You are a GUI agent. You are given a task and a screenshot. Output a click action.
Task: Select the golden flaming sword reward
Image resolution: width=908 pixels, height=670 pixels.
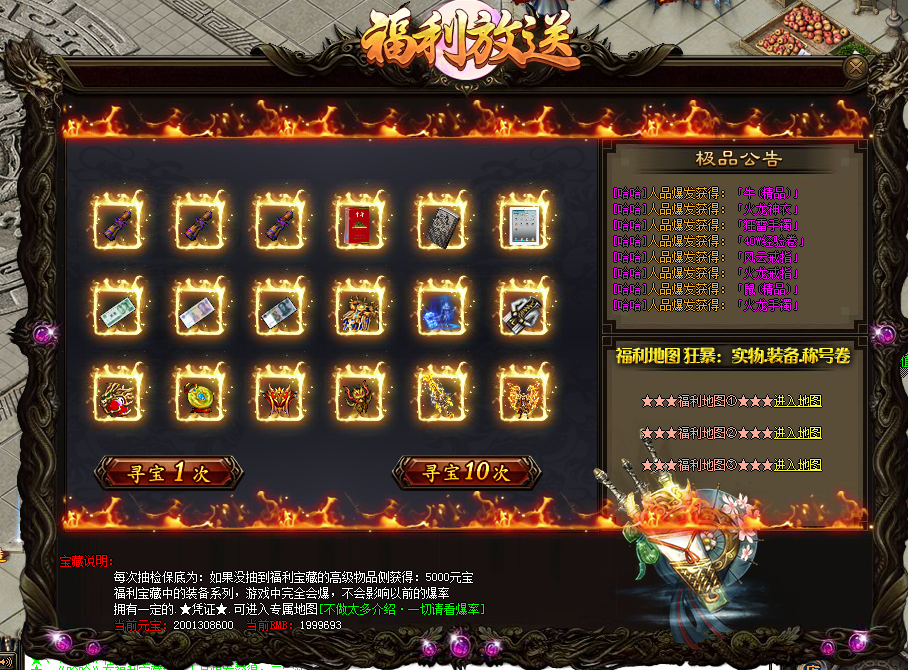(x=441, y=394)
